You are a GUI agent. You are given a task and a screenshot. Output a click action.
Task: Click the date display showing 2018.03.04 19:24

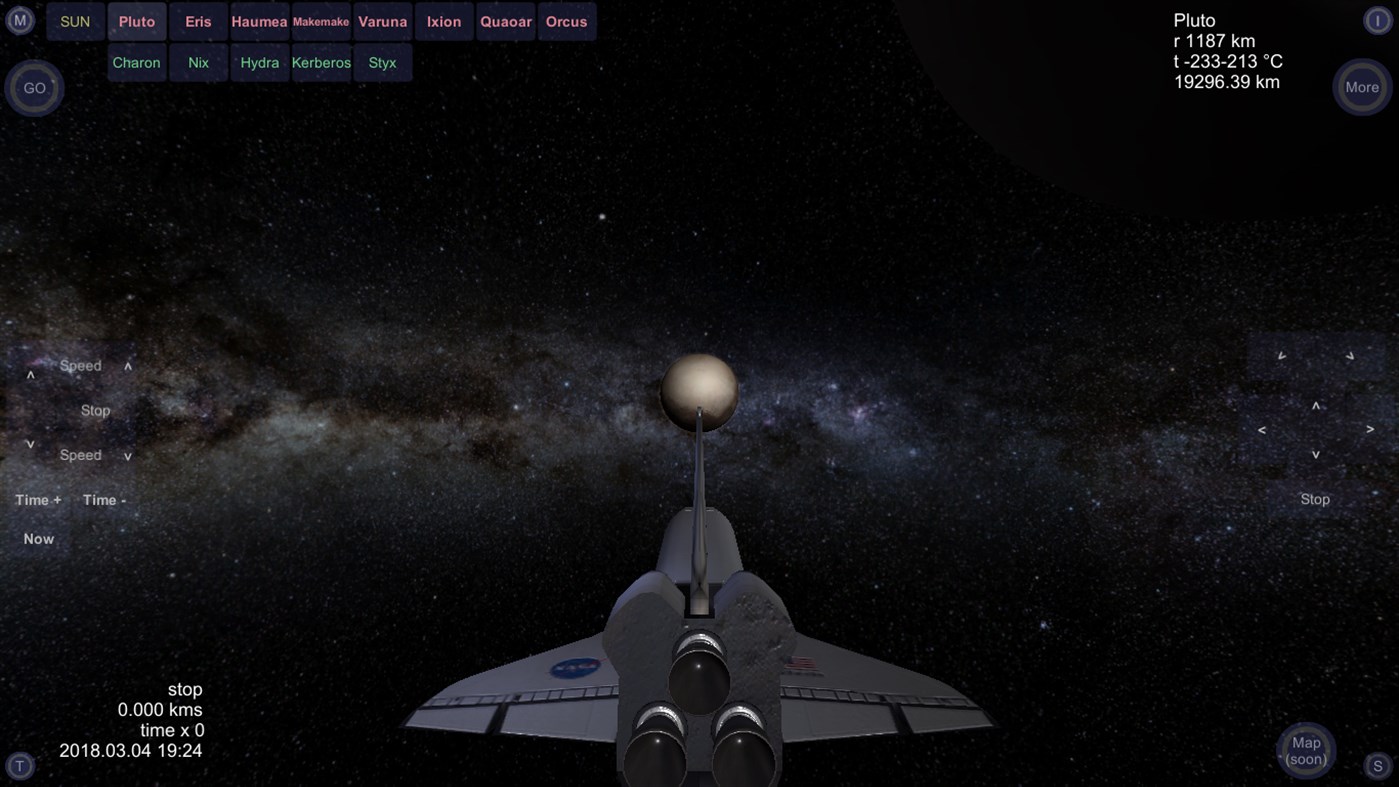click(x=130, y=750)
